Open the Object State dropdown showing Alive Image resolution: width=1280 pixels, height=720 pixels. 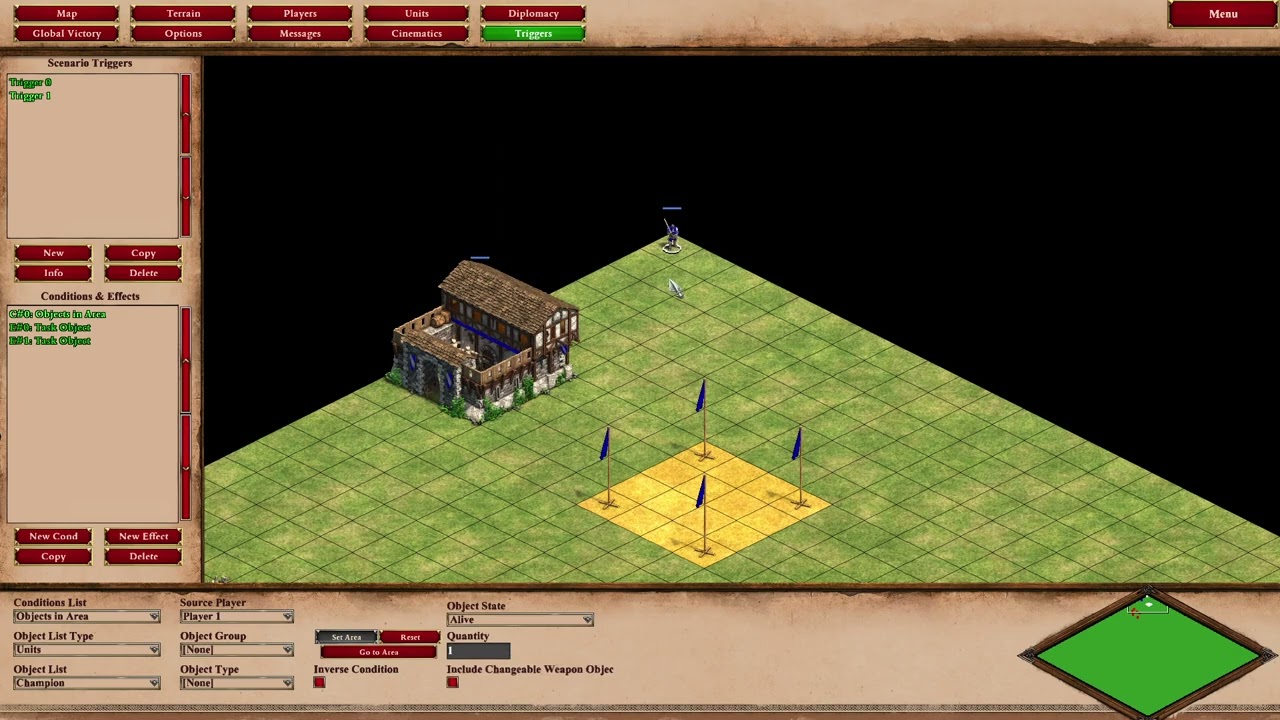click(519, 619)
